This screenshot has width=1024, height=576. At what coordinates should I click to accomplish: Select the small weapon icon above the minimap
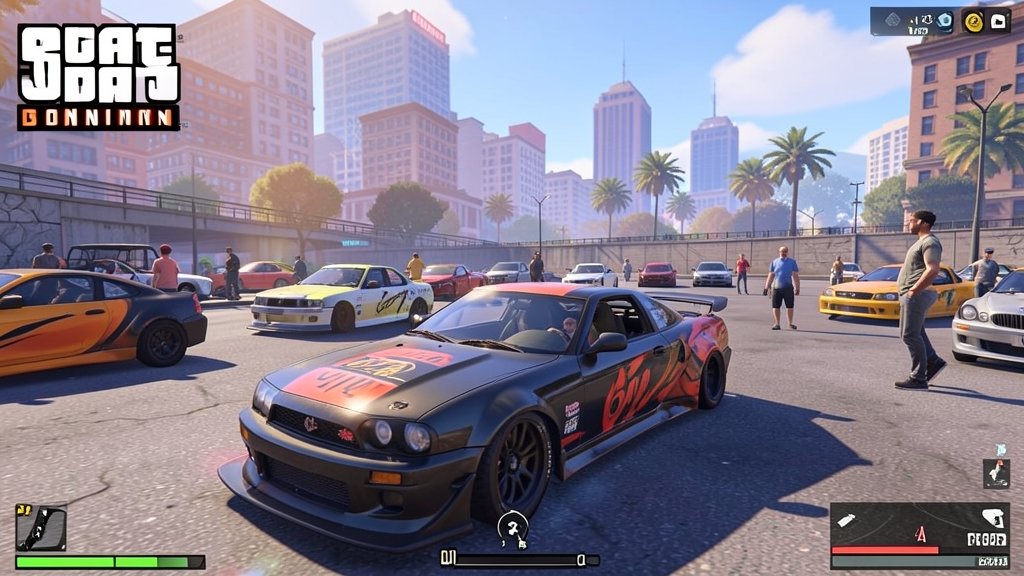996,473
